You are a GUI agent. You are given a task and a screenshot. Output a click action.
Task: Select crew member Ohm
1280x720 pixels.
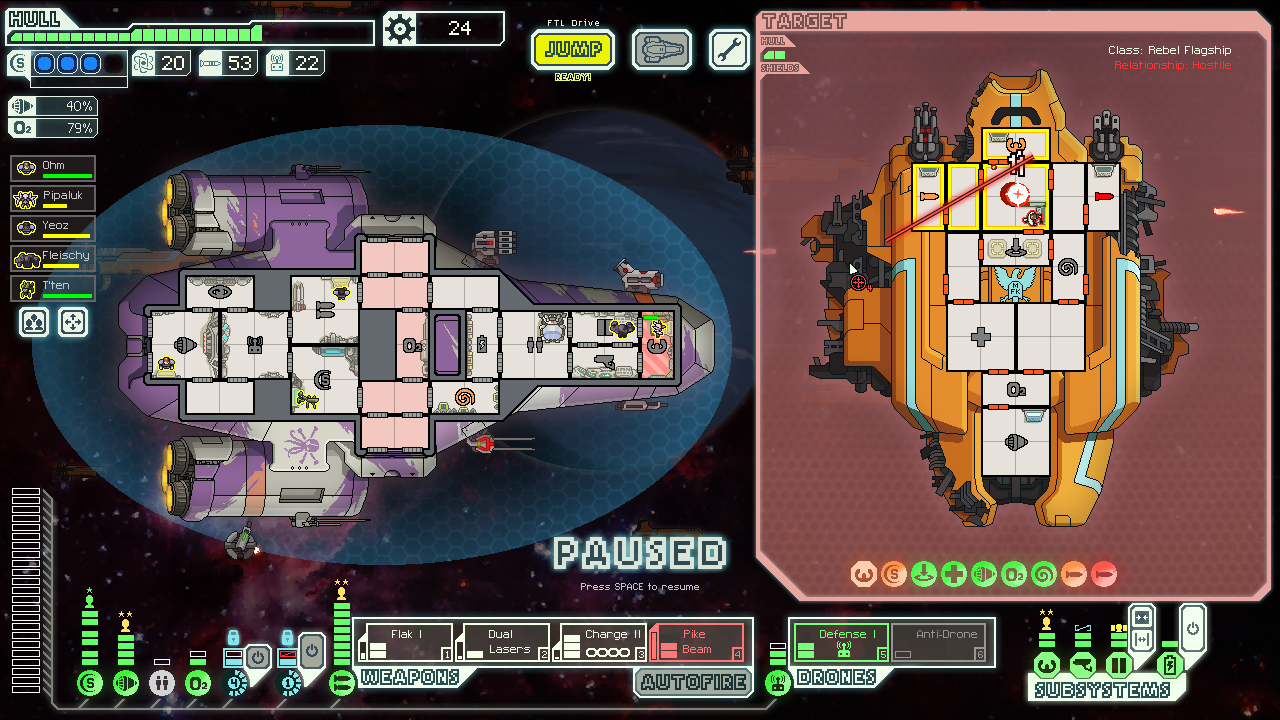pyautogui.click(x=54, y=168)
